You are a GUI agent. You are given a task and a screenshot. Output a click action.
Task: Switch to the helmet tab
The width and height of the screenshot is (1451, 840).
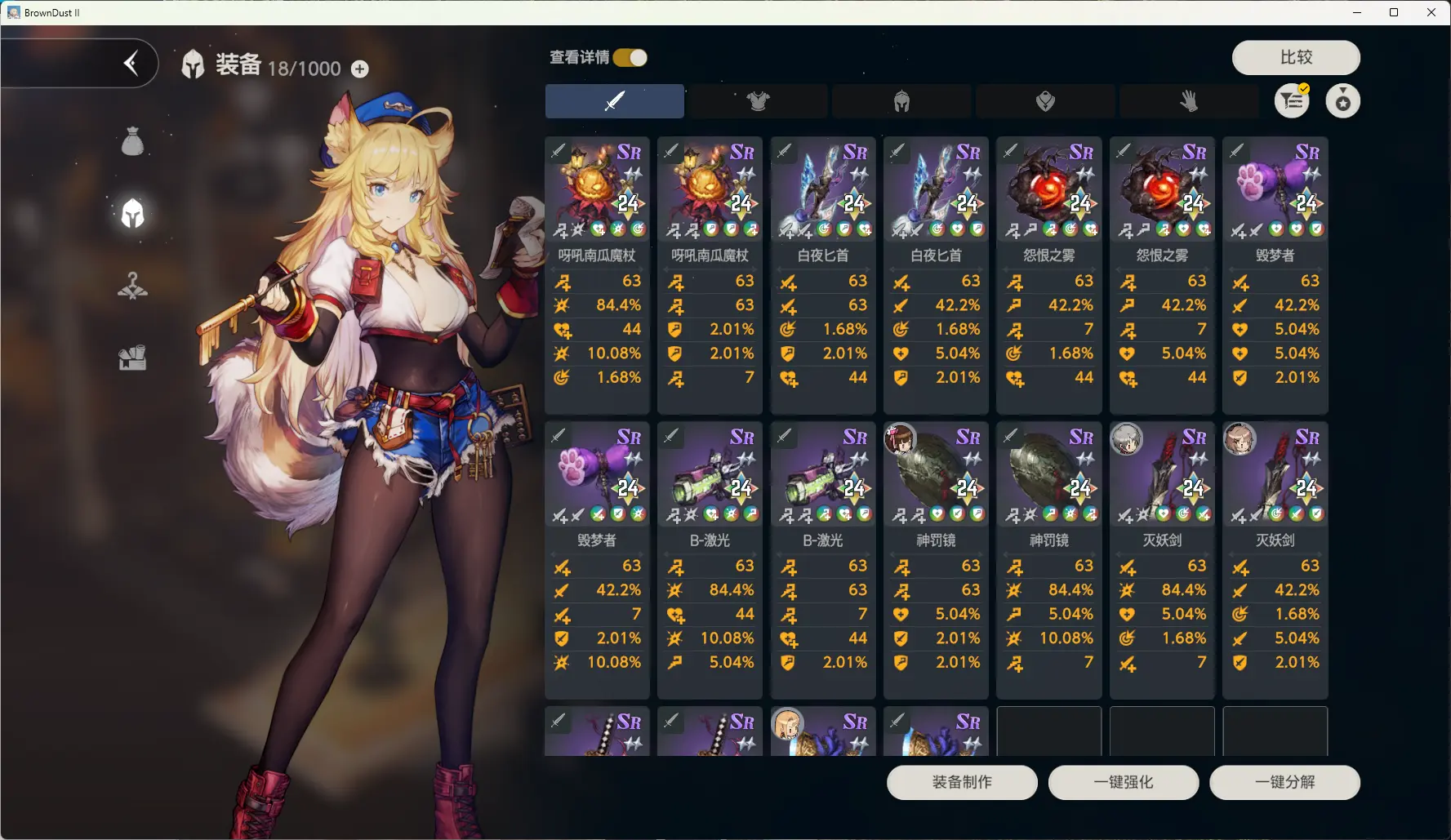click(x=901, y=101)
